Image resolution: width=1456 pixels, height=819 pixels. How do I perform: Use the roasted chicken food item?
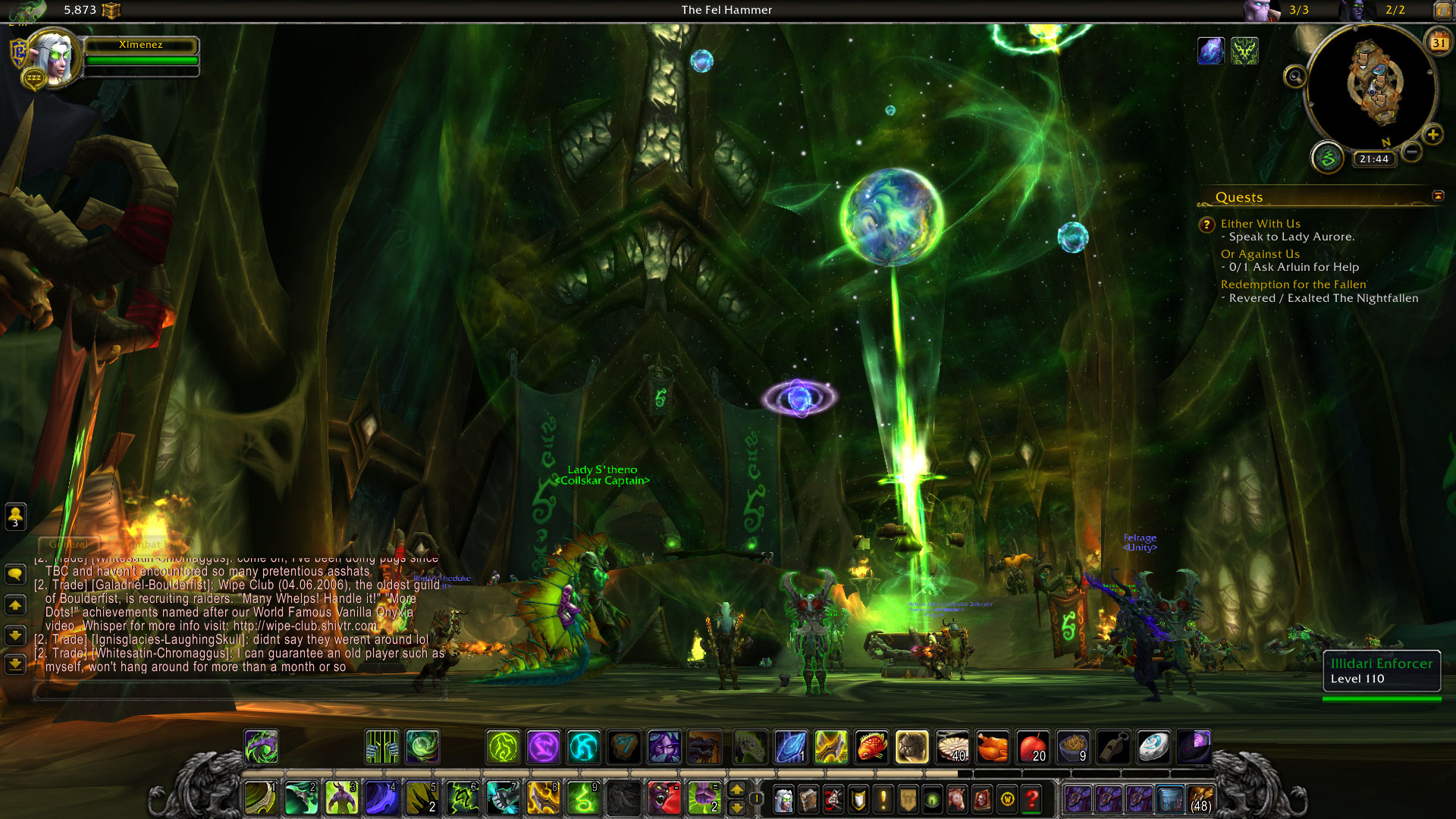(x=992, y=748)
